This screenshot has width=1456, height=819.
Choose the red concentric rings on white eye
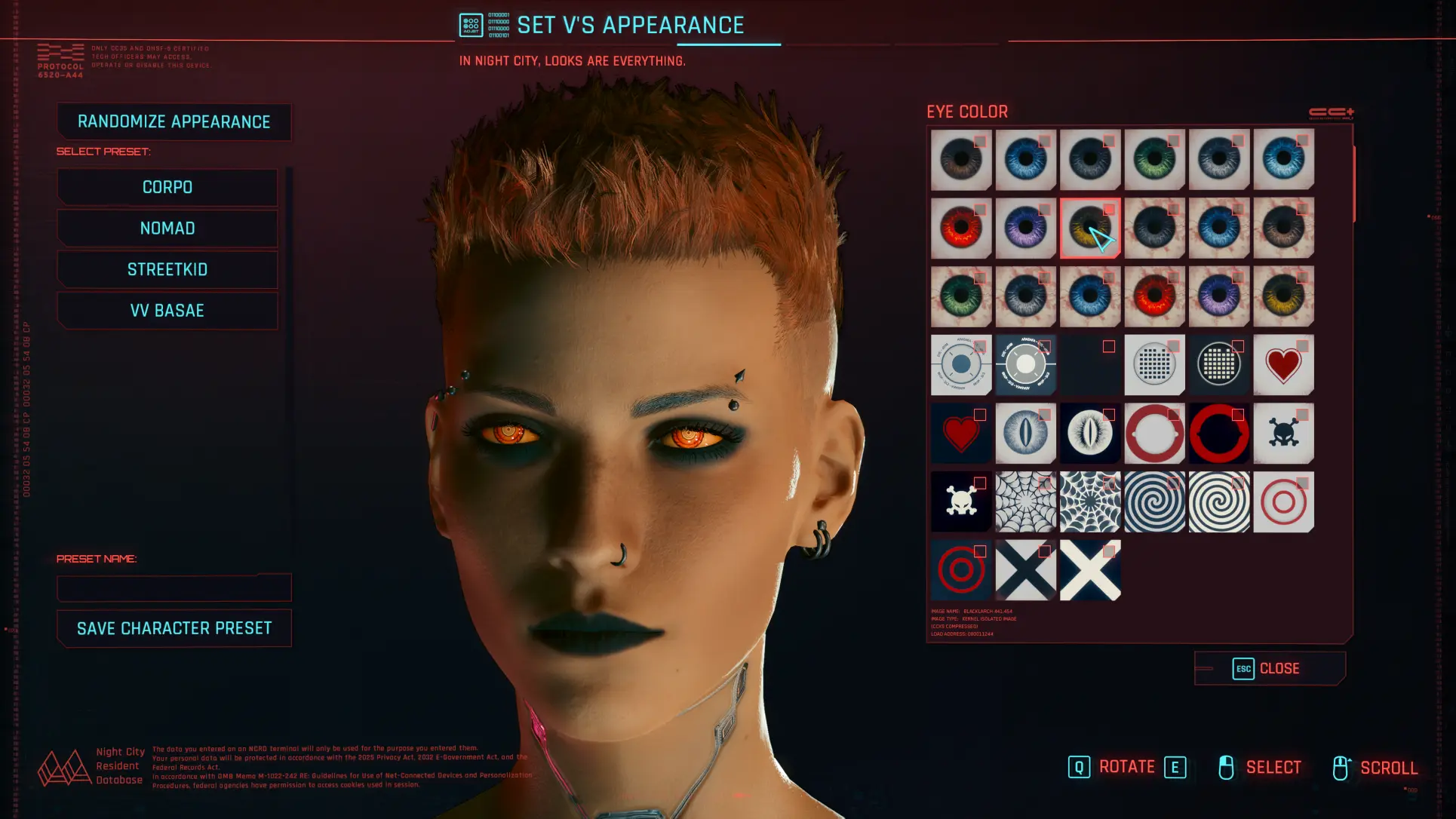tap(1282, 502)
